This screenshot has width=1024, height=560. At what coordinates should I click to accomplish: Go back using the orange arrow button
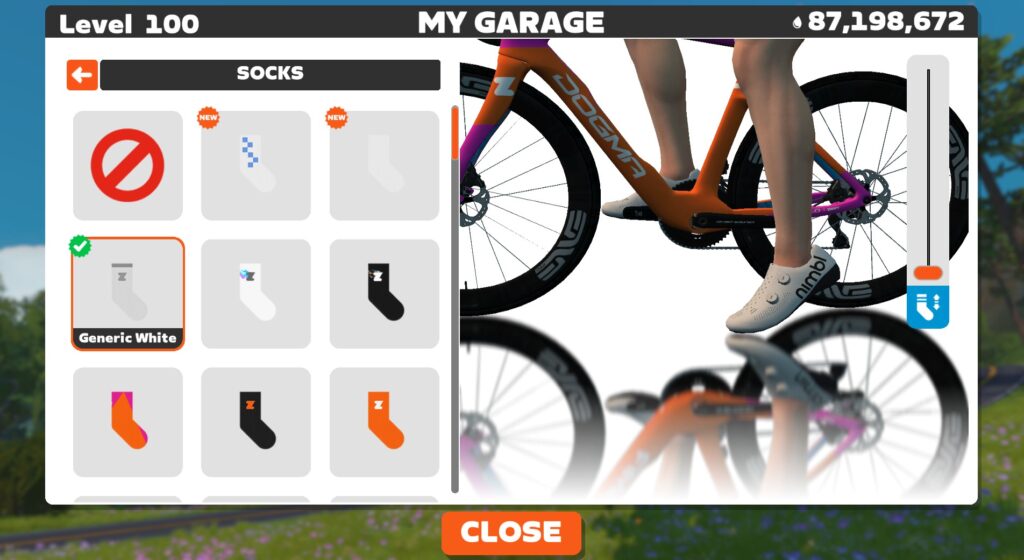(82, 75)
